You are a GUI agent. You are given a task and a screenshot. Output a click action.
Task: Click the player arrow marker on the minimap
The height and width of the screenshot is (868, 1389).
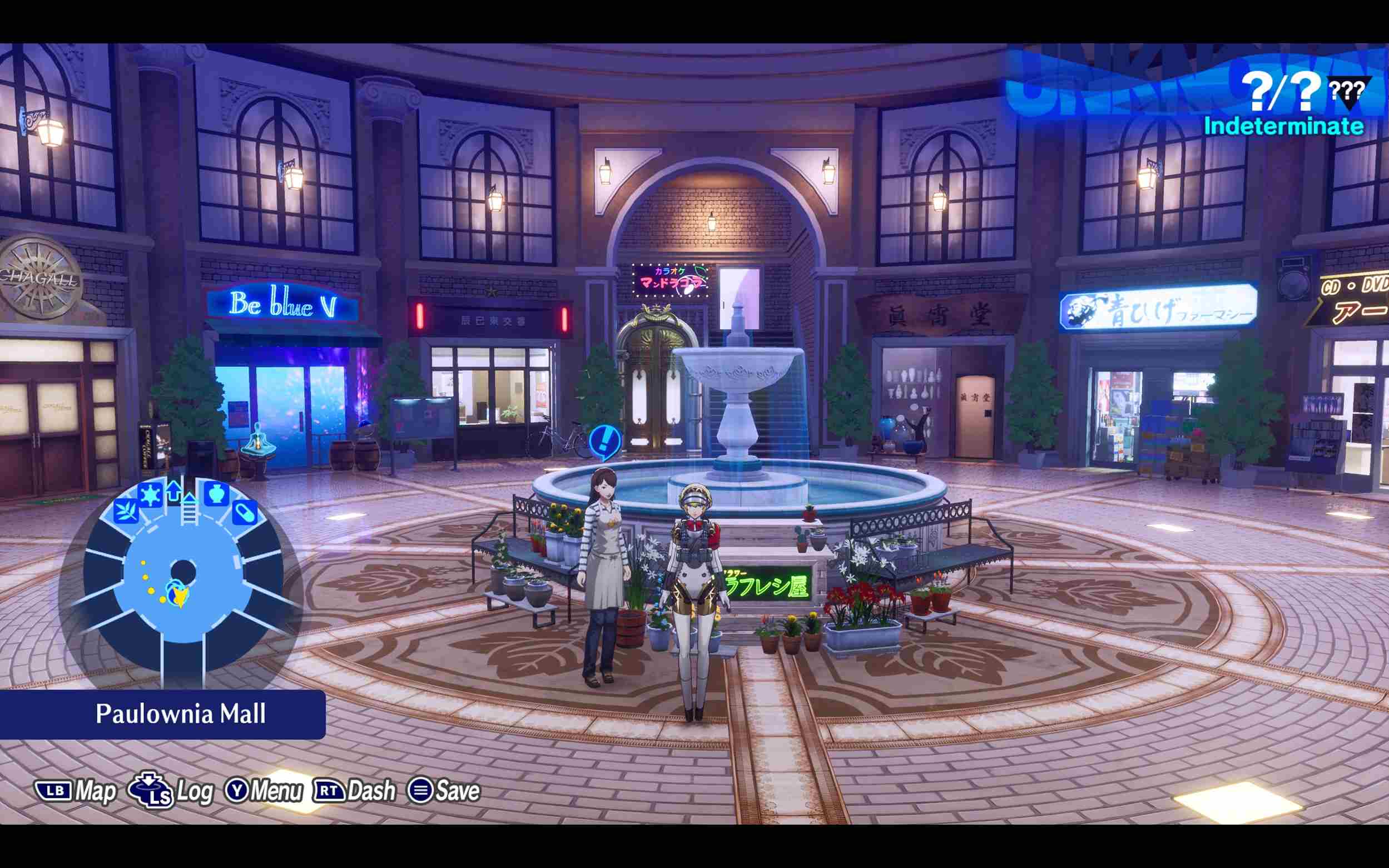point(179,596)
